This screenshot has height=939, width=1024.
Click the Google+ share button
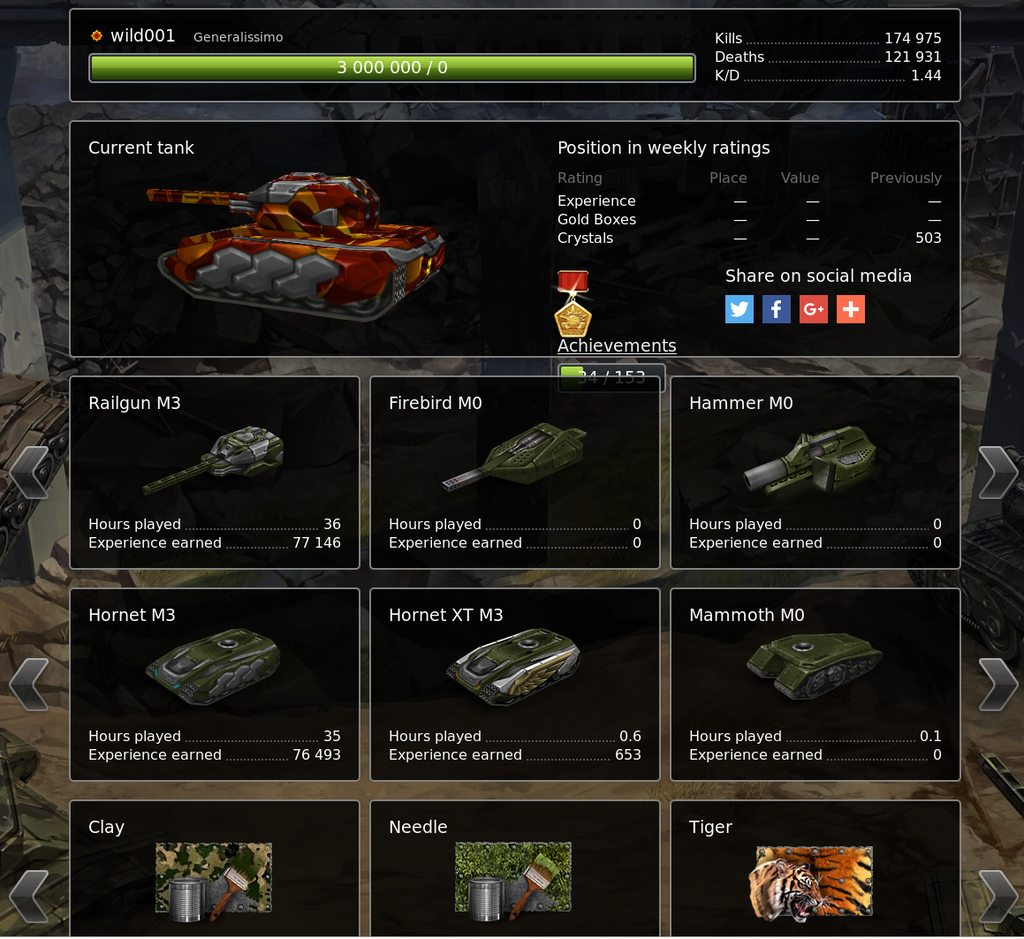[x=813, y=309]
